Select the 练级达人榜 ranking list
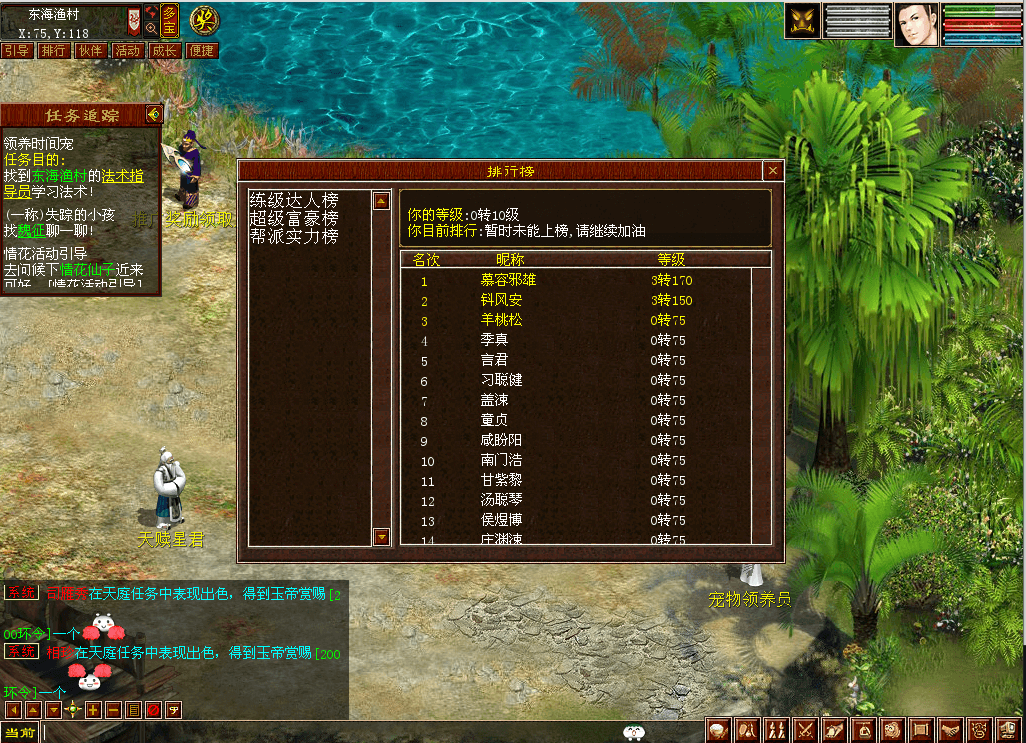Viewport: 1026px width, 743px height. [294, 201]
